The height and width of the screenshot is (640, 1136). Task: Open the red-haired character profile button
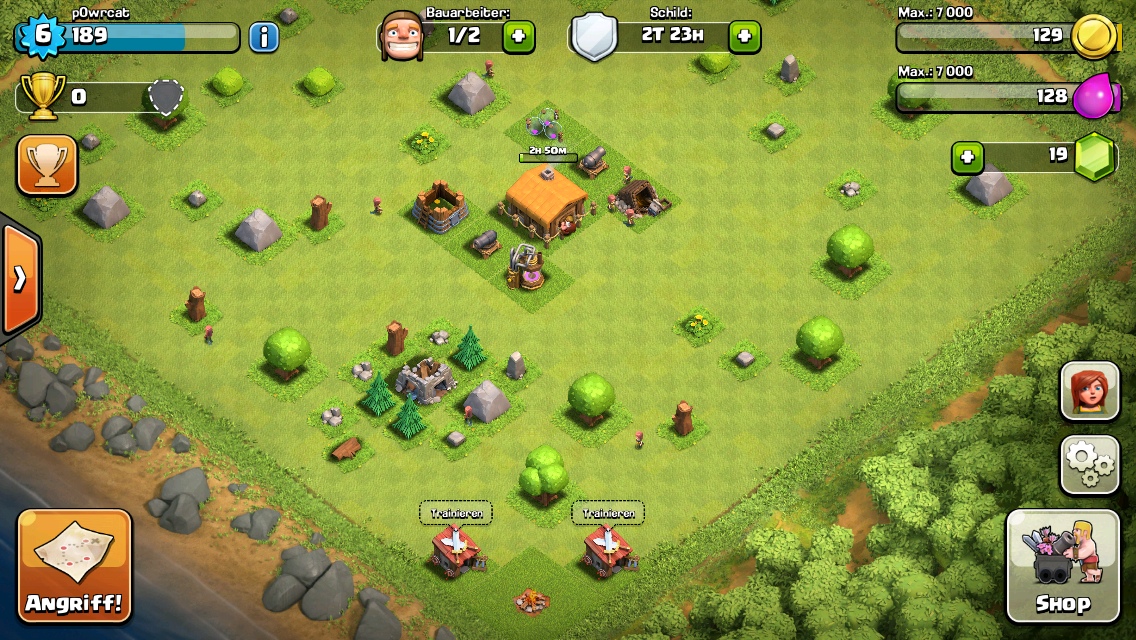click(1089, 391)
